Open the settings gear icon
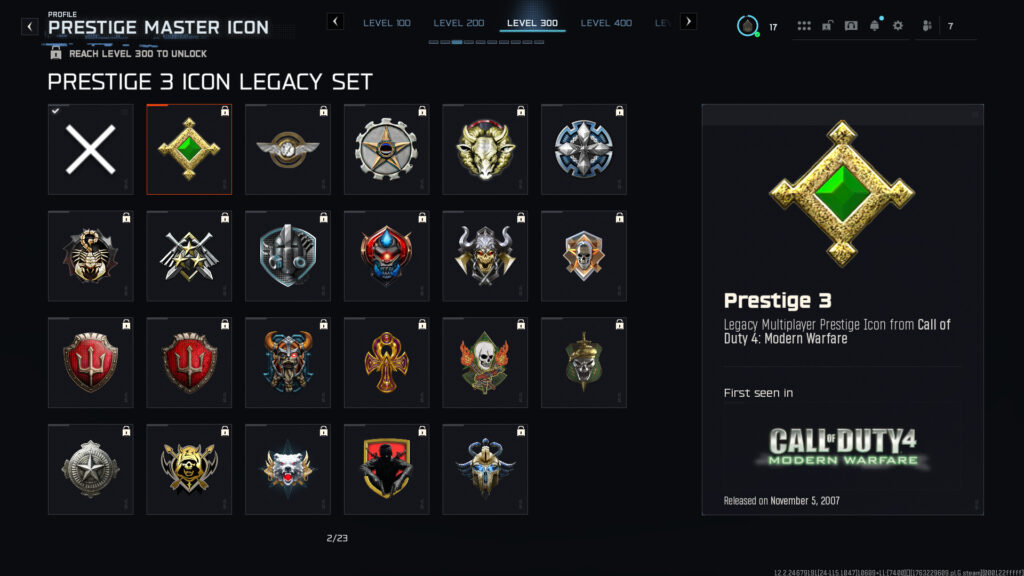 click(x=897, y=26)
